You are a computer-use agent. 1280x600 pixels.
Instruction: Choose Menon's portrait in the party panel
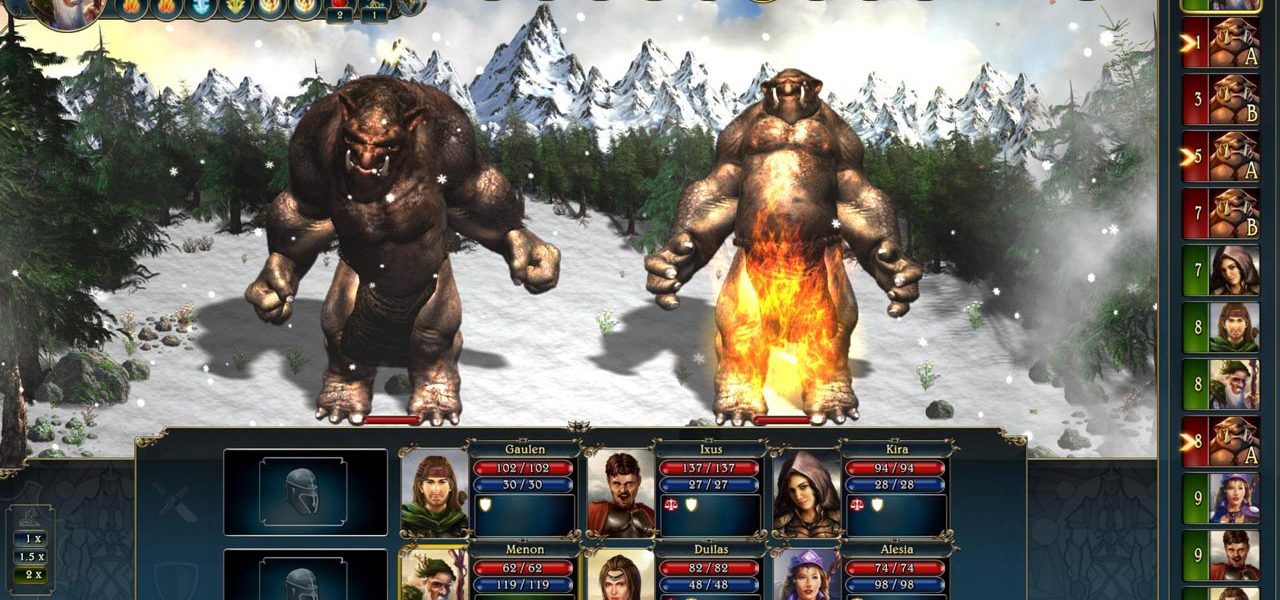pos(434,574)
